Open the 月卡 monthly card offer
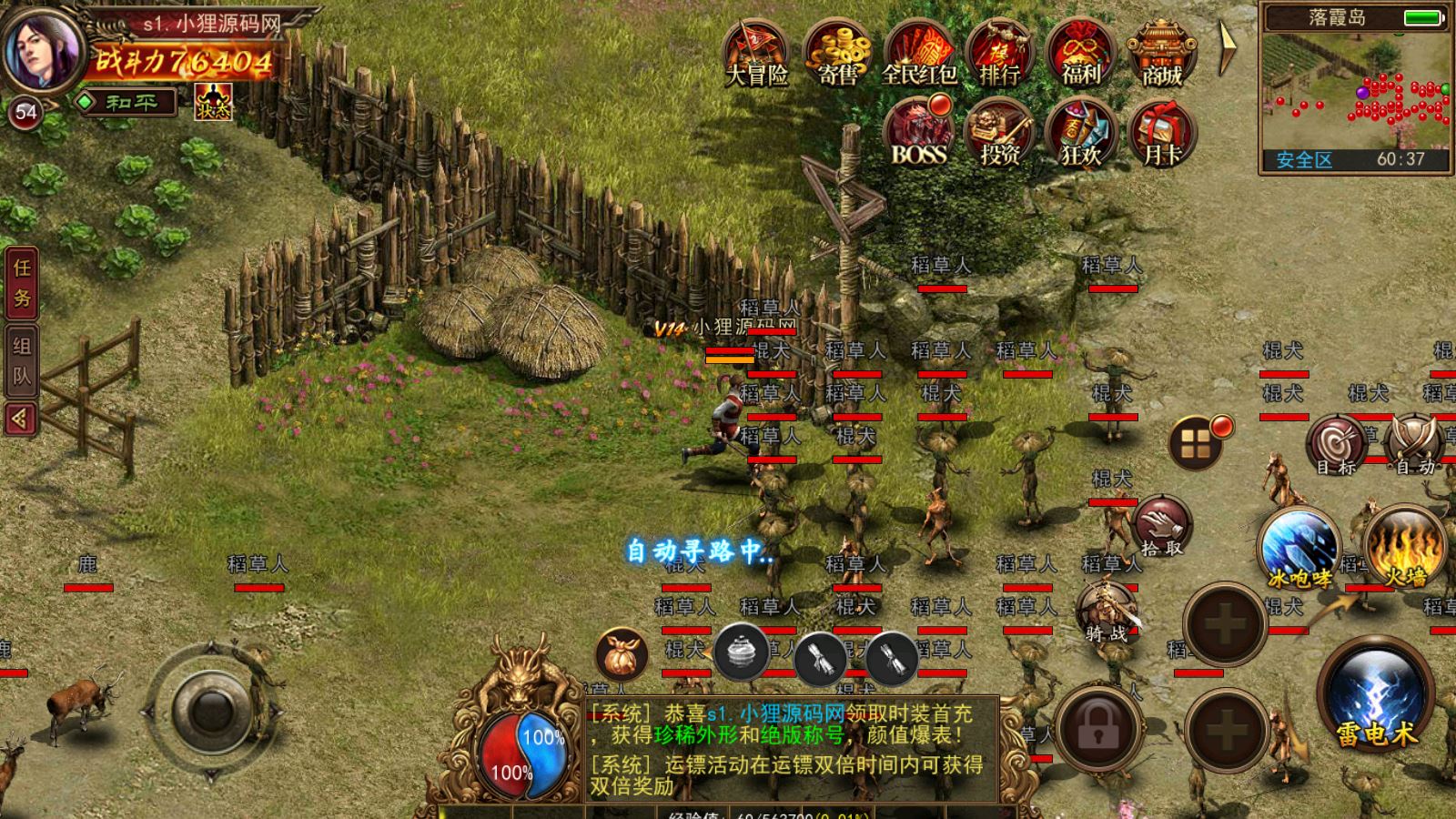This screenshot has width=1456, height=819. coord(1162,133)
